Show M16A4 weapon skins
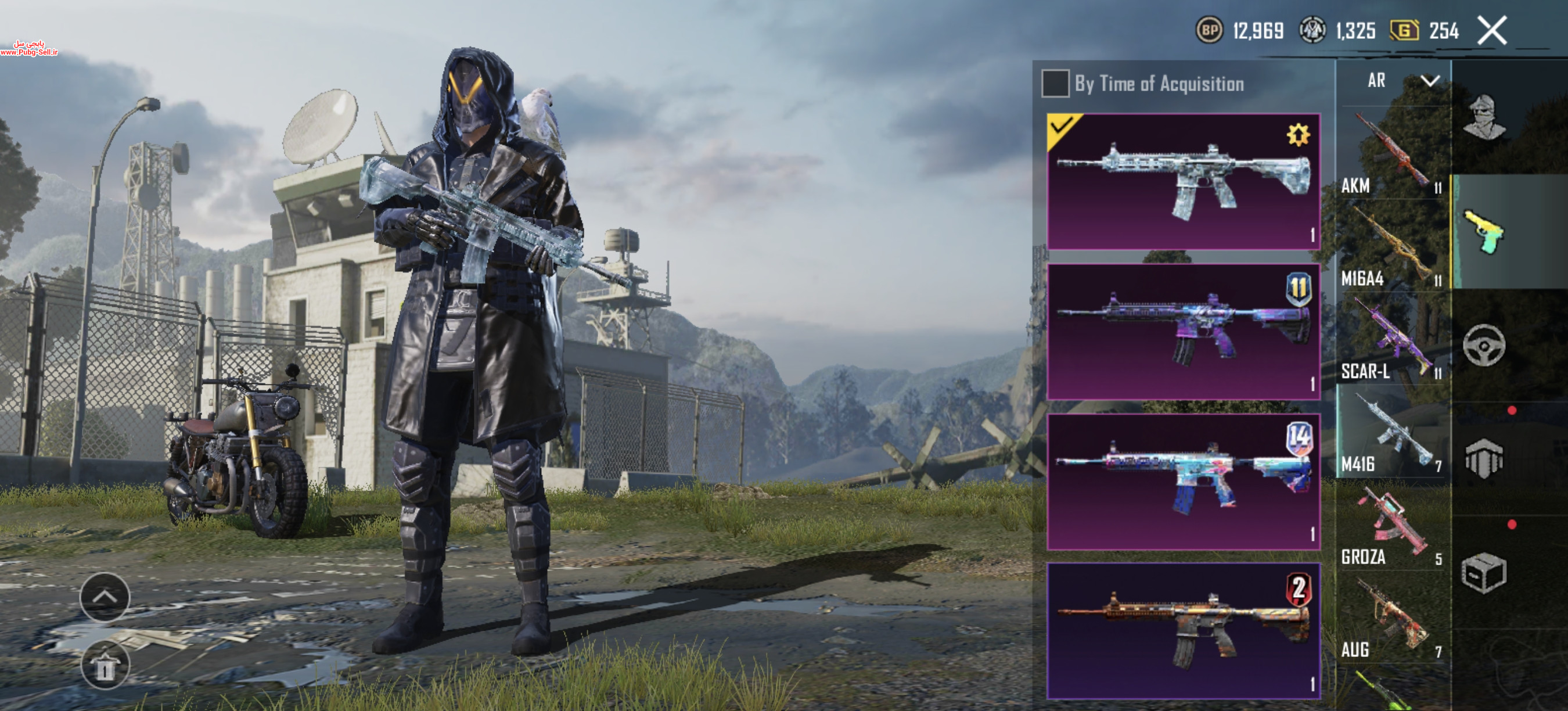1568x711 pixels. pos(1392,247)
